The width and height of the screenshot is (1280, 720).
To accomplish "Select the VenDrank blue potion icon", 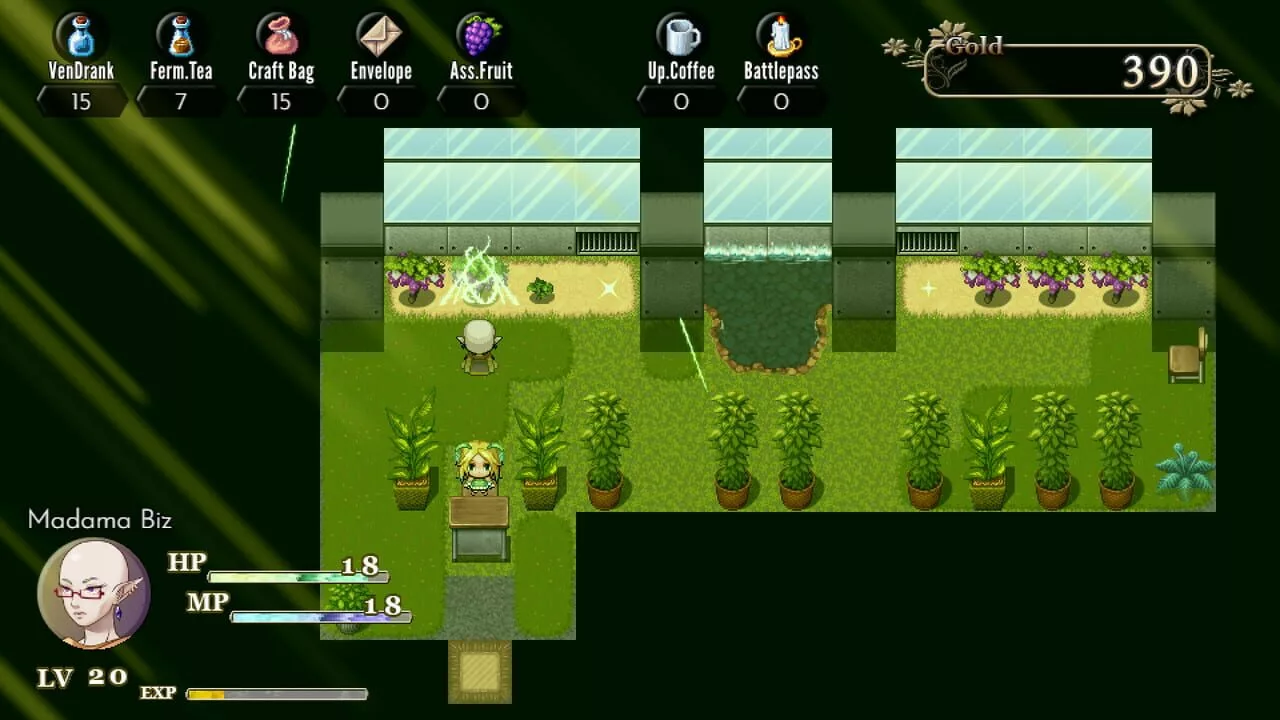I will 80,36.
